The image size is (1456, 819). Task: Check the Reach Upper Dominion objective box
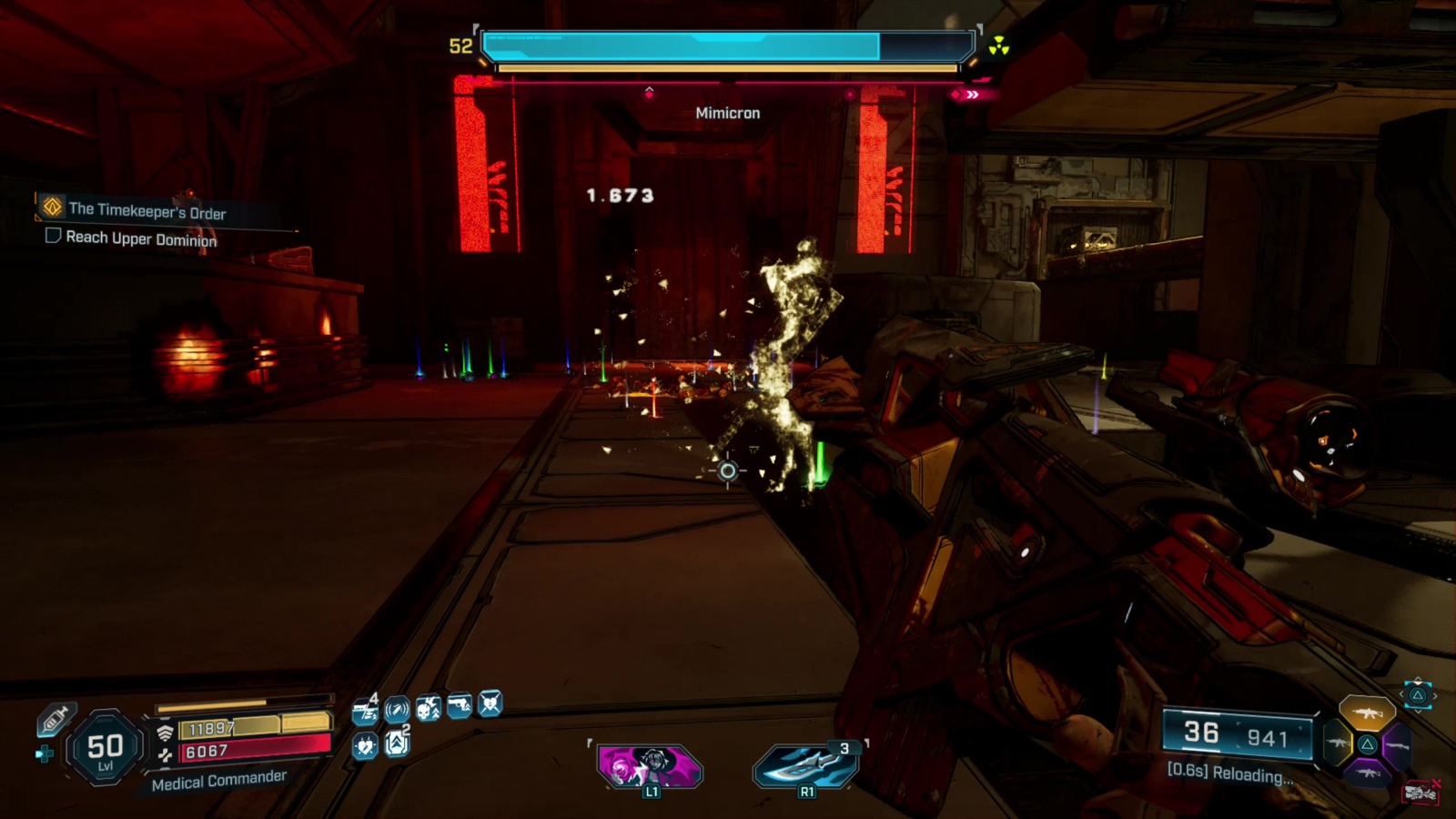[x=52, y=238]
